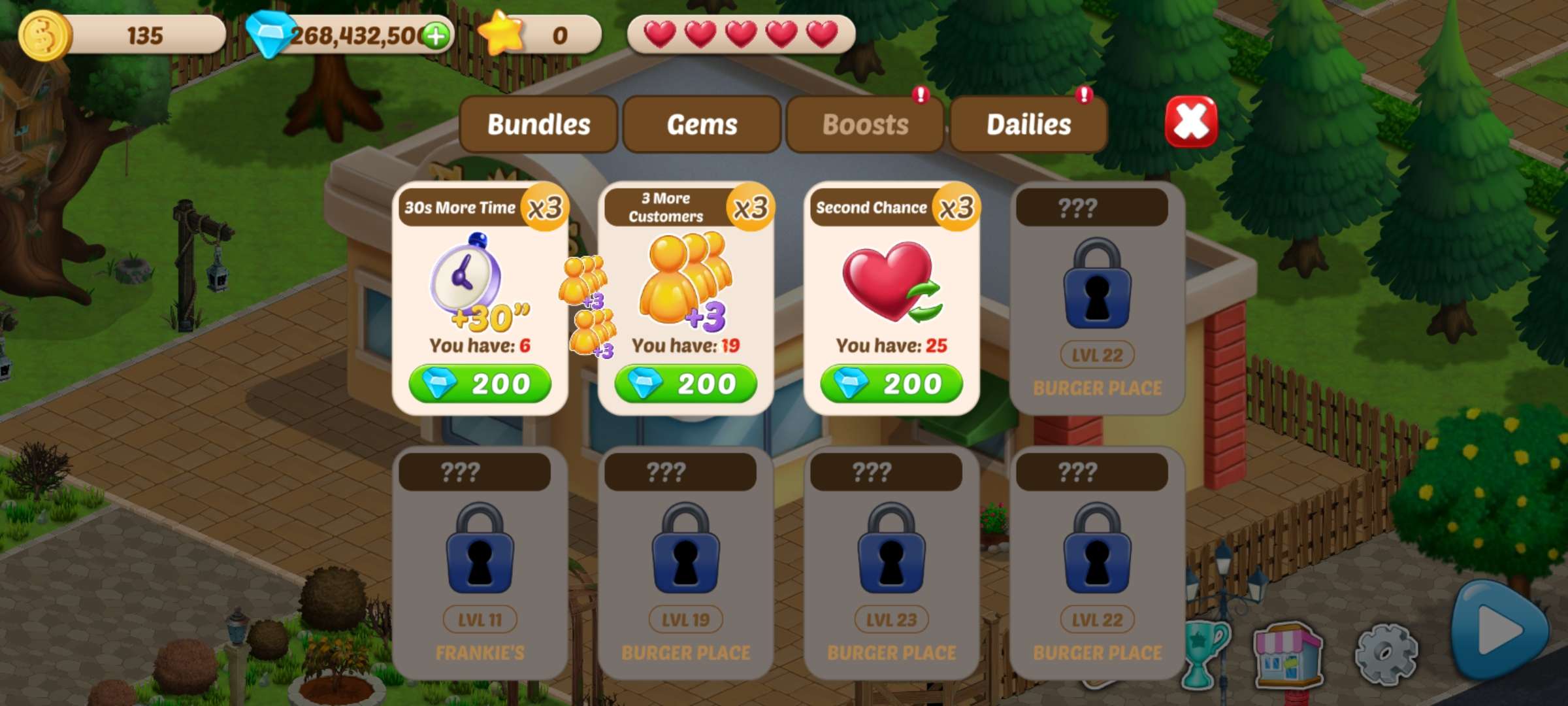This screenshot has width=1568, height=706.
Task: Purchase 3 More Customers boost for 200 gems
Action: coord(686,384)
